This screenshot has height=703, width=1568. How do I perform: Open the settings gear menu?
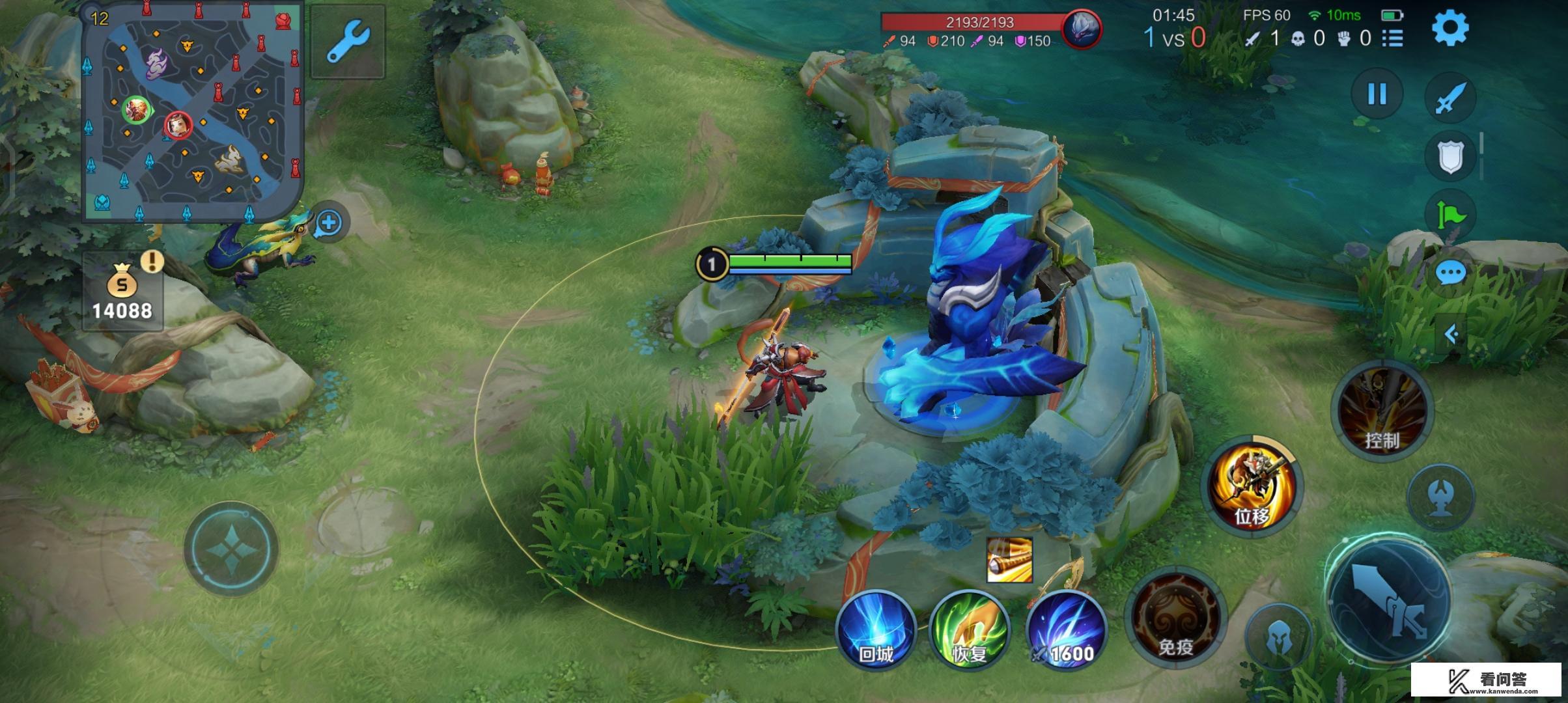tap(1449, 29)
